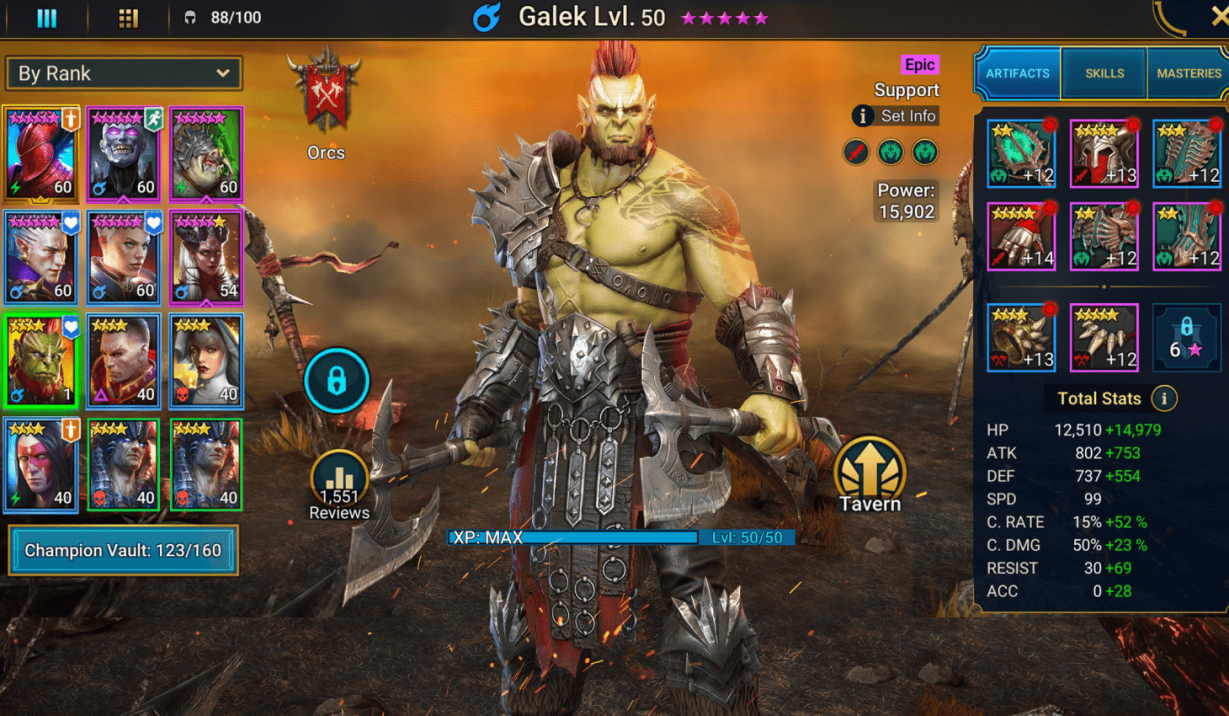Screen dimensions: 1229x716
Task: Select the level 54 horned champion portrait
Action: (x=206, y=257)
